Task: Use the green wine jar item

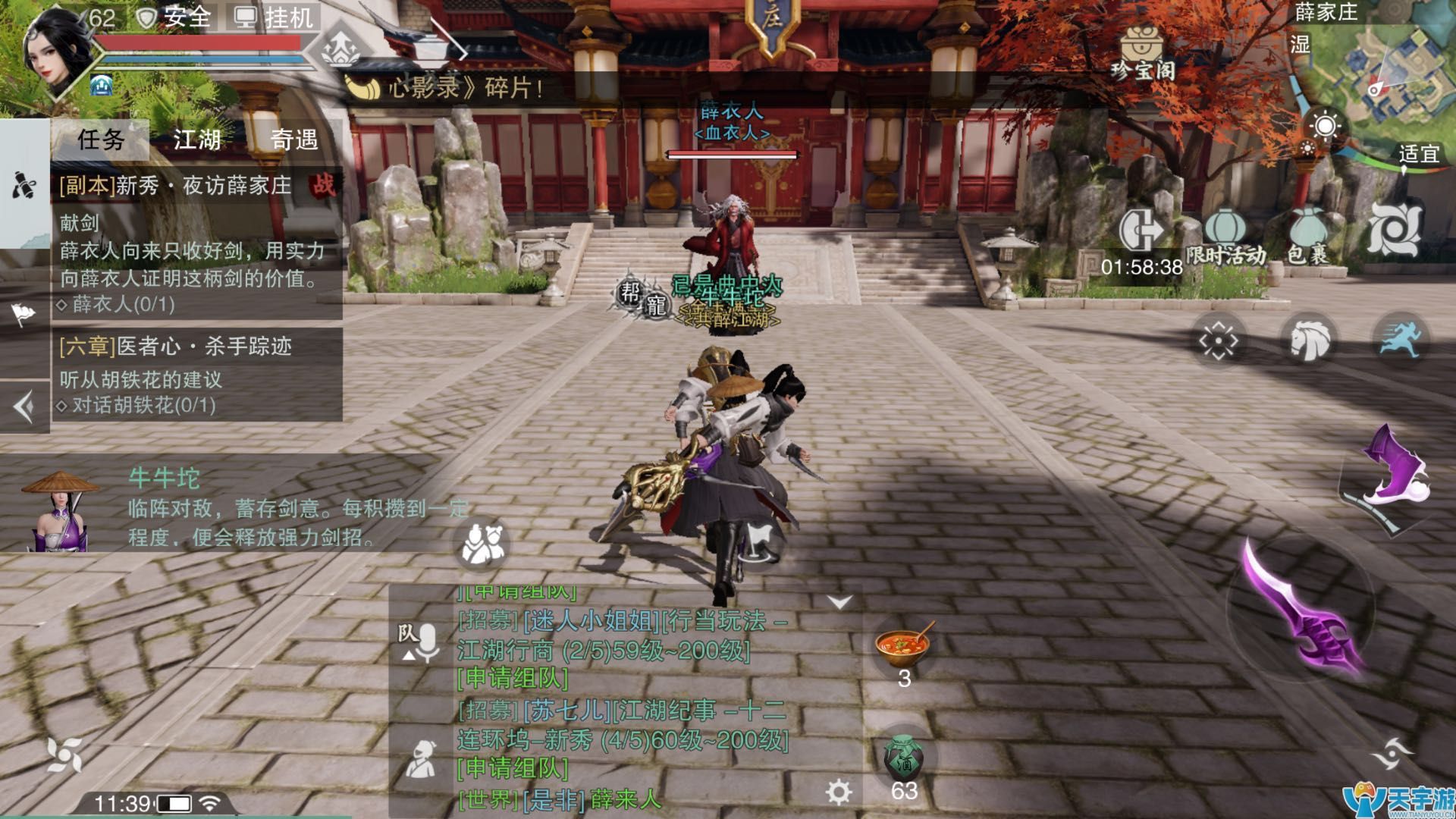Action: pos(903,760)
